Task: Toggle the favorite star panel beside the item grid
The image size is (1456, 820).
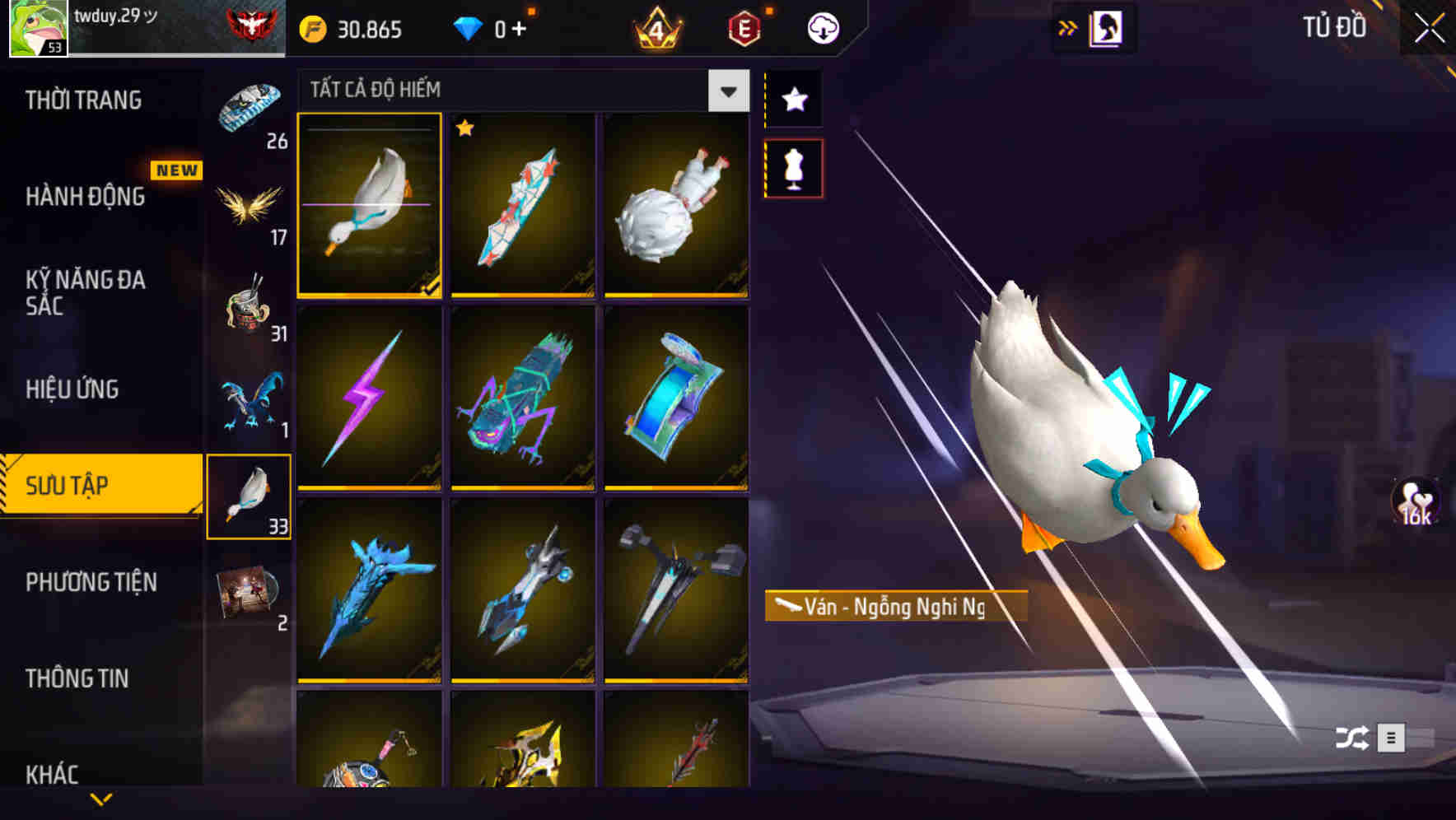Action: coord(793,100)
